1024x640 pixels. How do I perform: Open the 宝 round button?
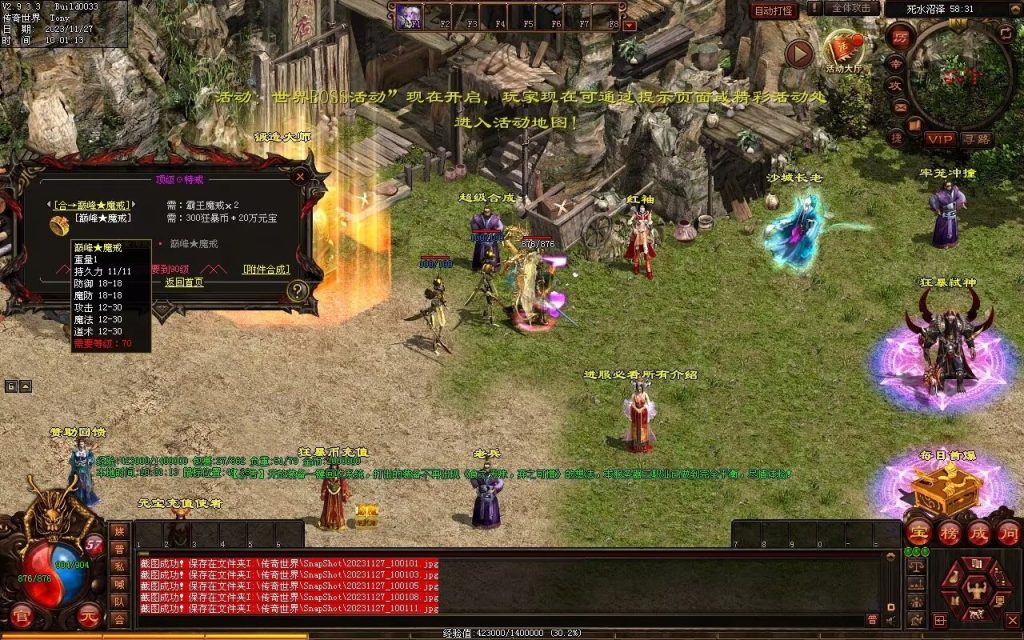click(918, 533)
